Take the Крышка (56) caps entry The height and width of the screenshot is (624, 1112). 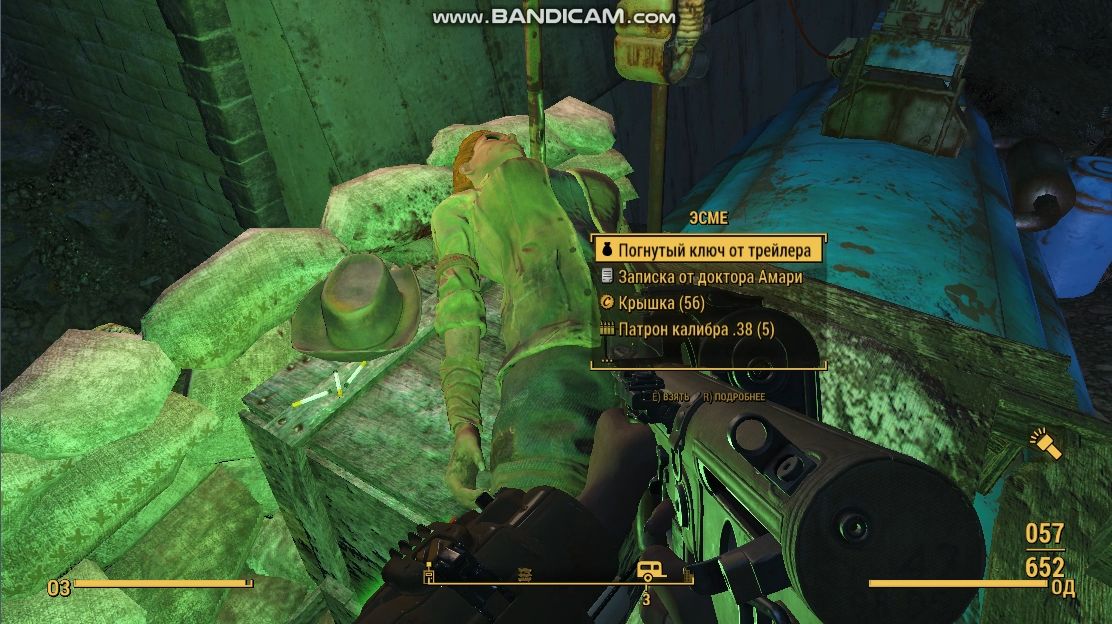pos(660,302)
